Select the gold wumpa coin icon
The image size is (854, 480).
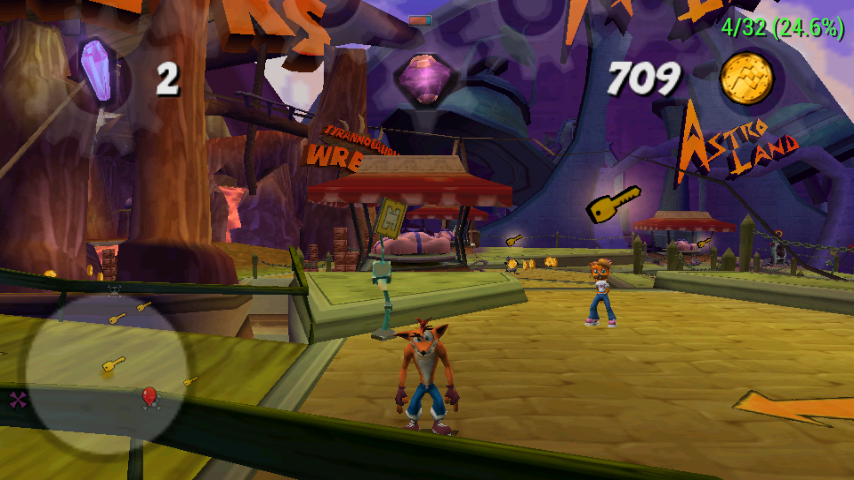[x=746, y=76]
